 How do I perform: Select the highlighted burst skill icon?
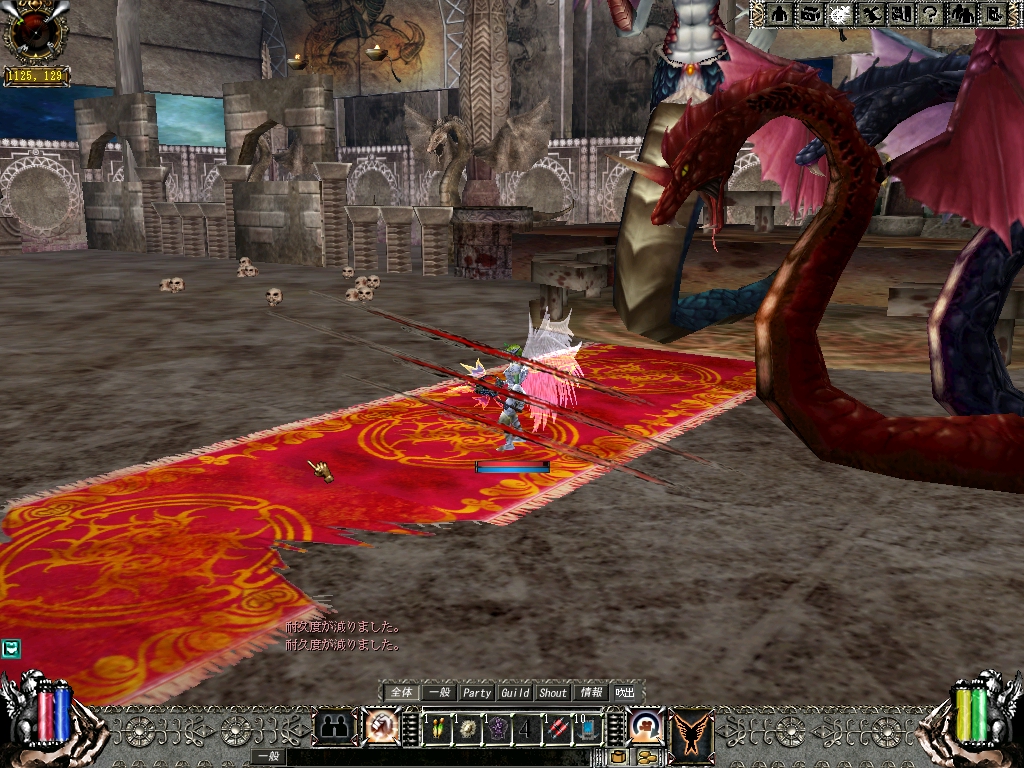pyautogui.click(x=842, y=14)
